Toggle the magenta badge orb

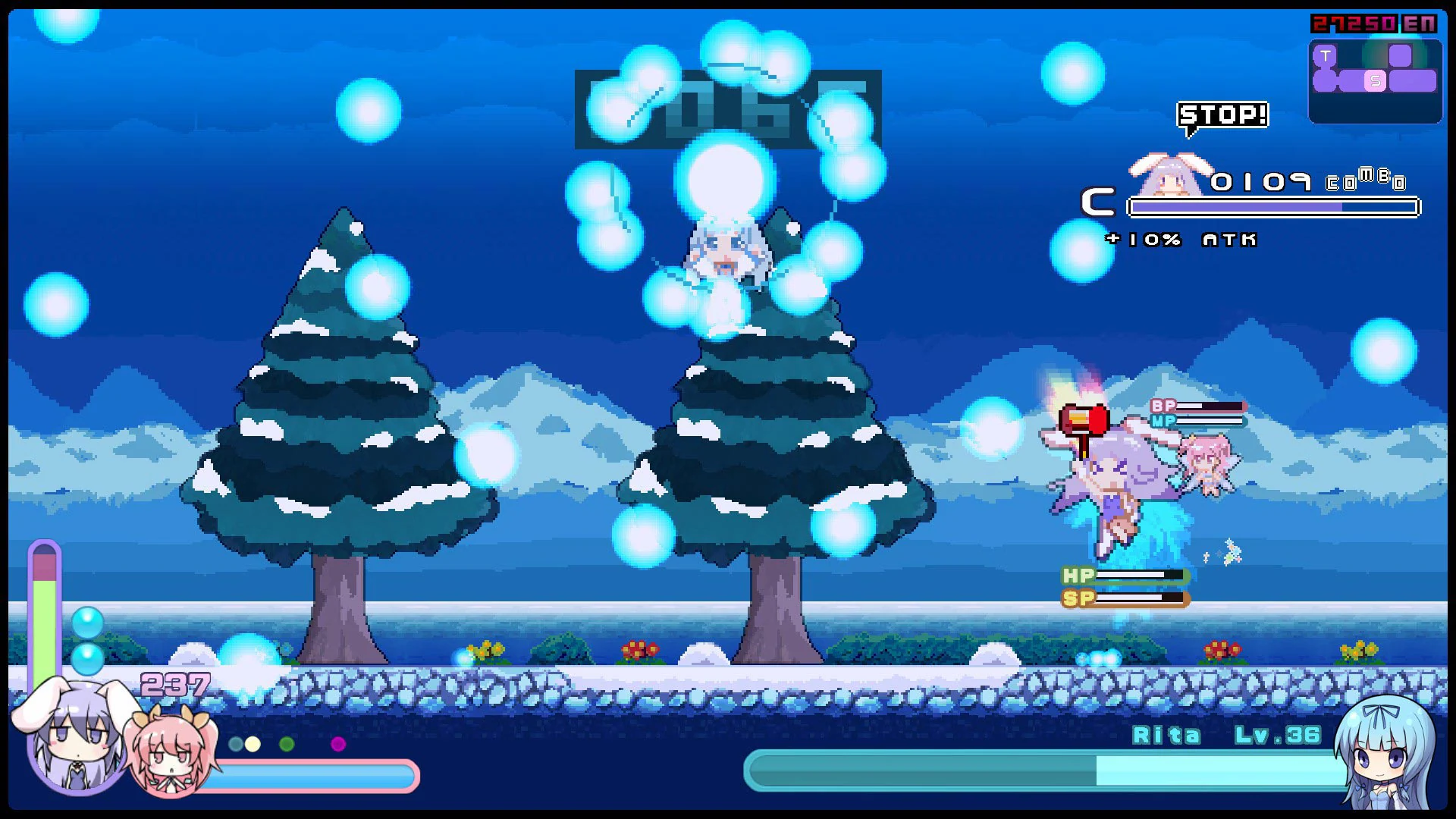(x=337, y=745)
